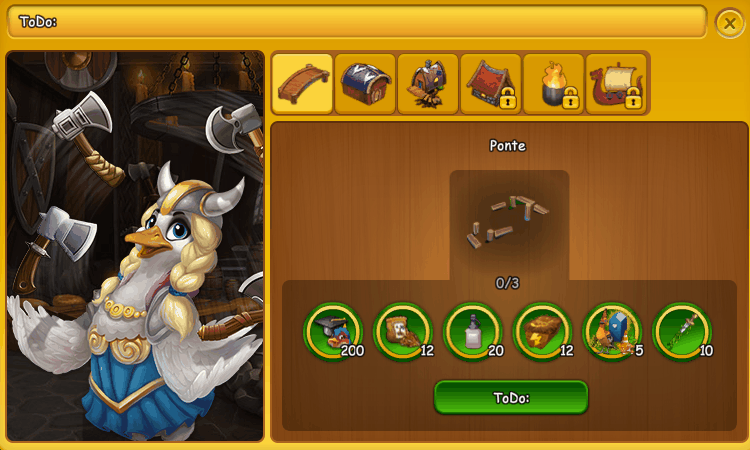This screenshot has height=450, width=750.
Task: Click the chicken with traffic cones icon
Action: click(x=612, y=331)
